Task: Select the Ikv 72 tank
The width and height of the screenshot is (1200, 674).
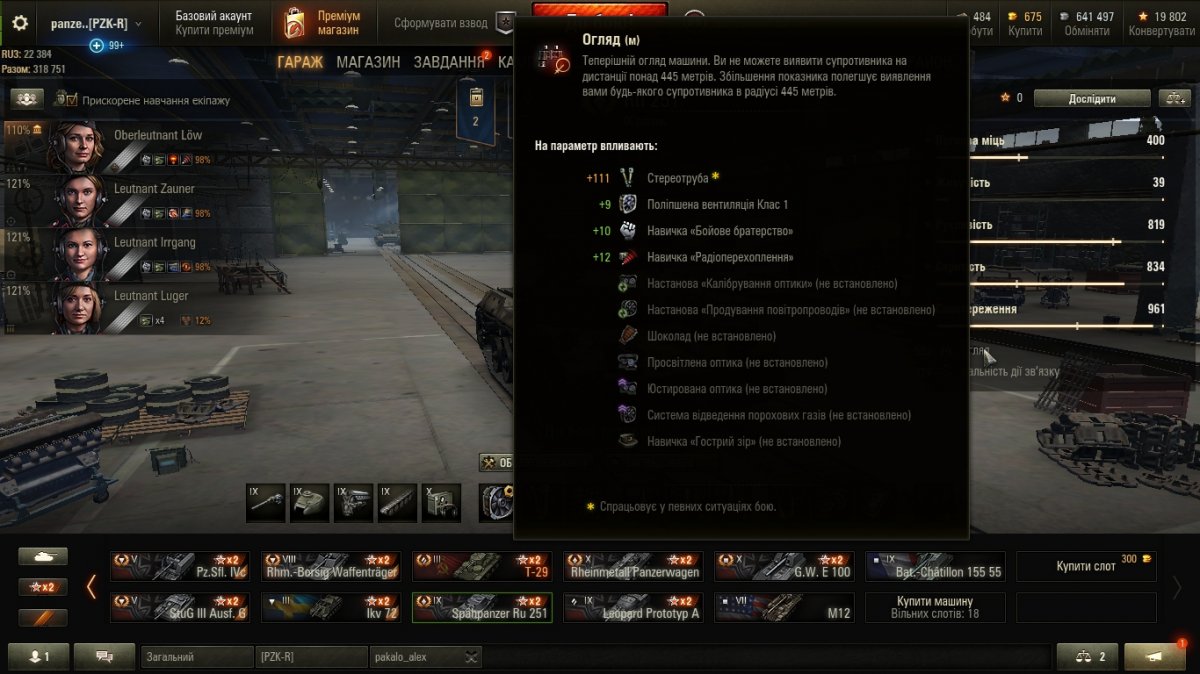Action: [330, 608]
